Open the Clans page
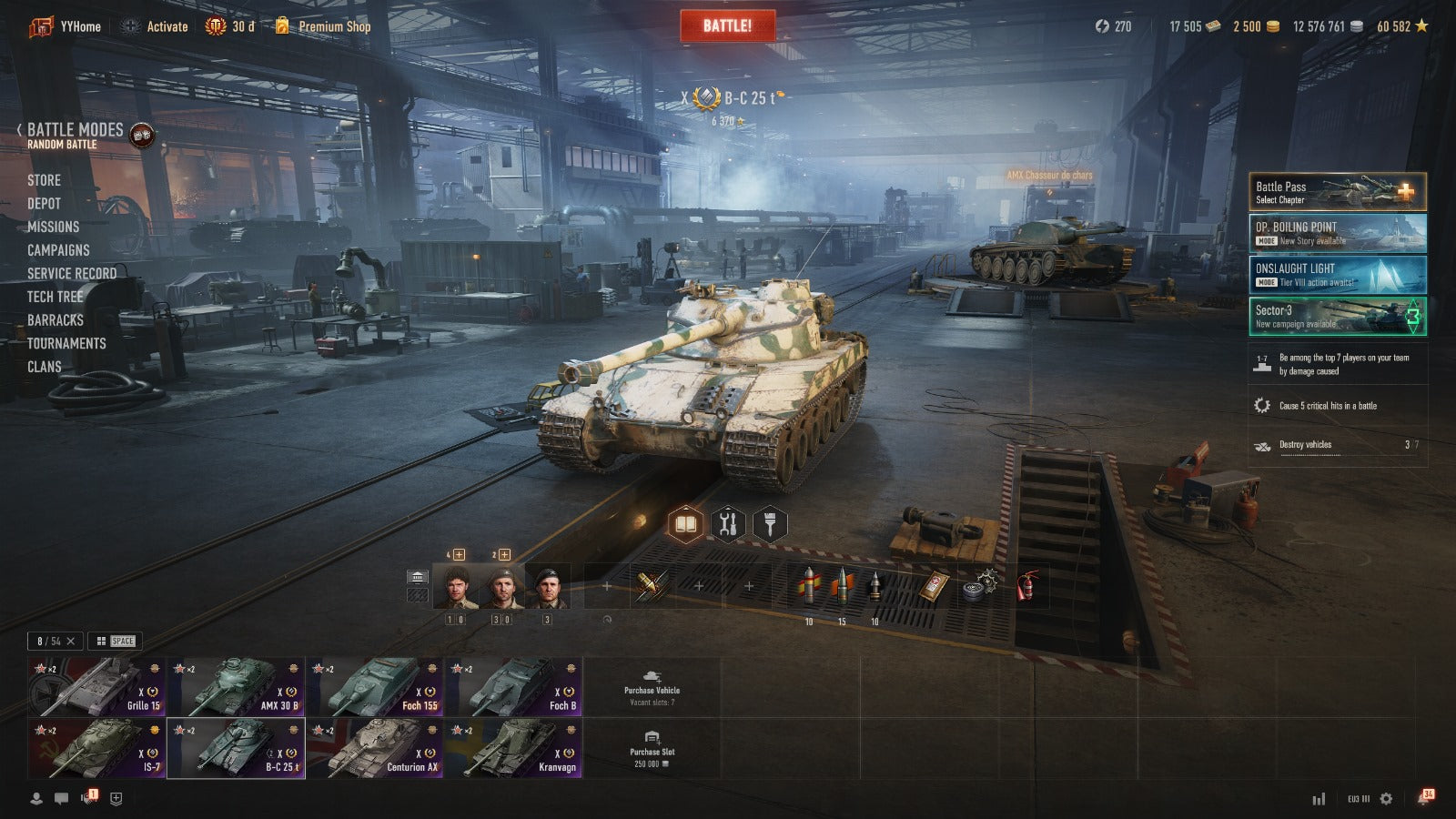The image size is (1456, 819). click(x=44, y=367)
